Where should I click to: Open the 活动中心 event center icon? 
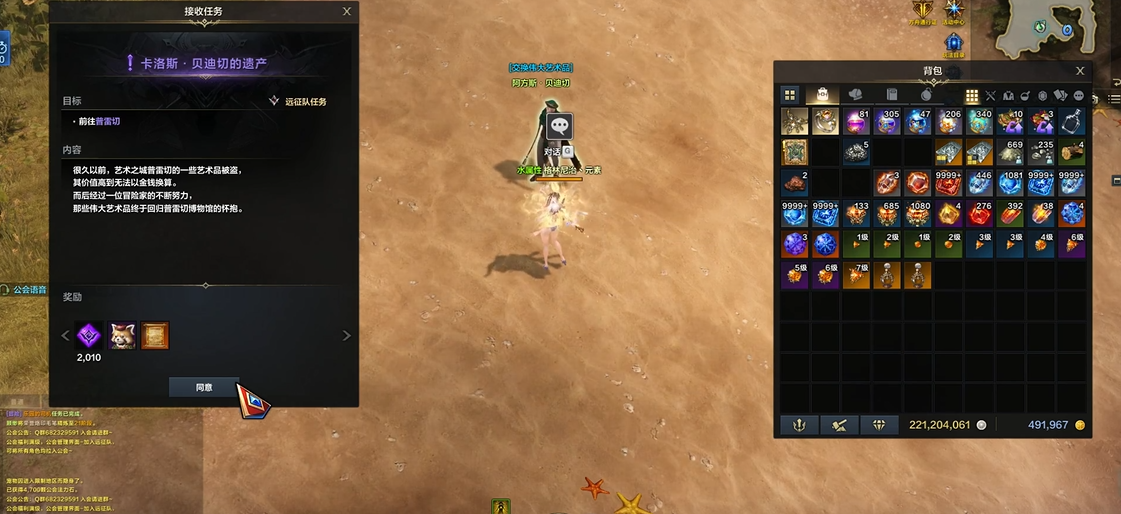click(x=955, y=11)
